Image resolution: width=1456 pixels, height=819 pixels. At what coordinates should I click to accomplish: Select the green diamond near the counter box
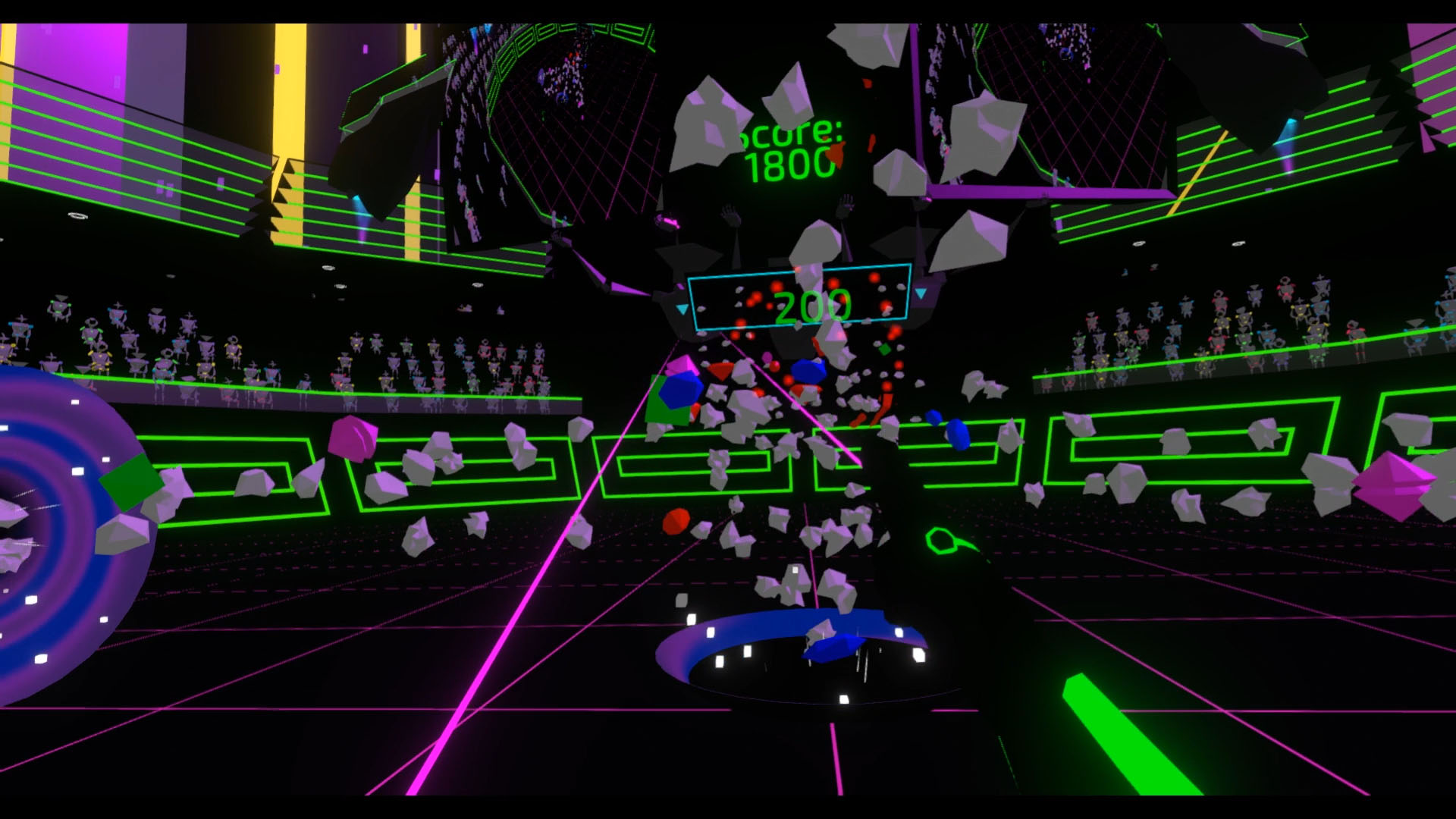(x=883, y=350)
